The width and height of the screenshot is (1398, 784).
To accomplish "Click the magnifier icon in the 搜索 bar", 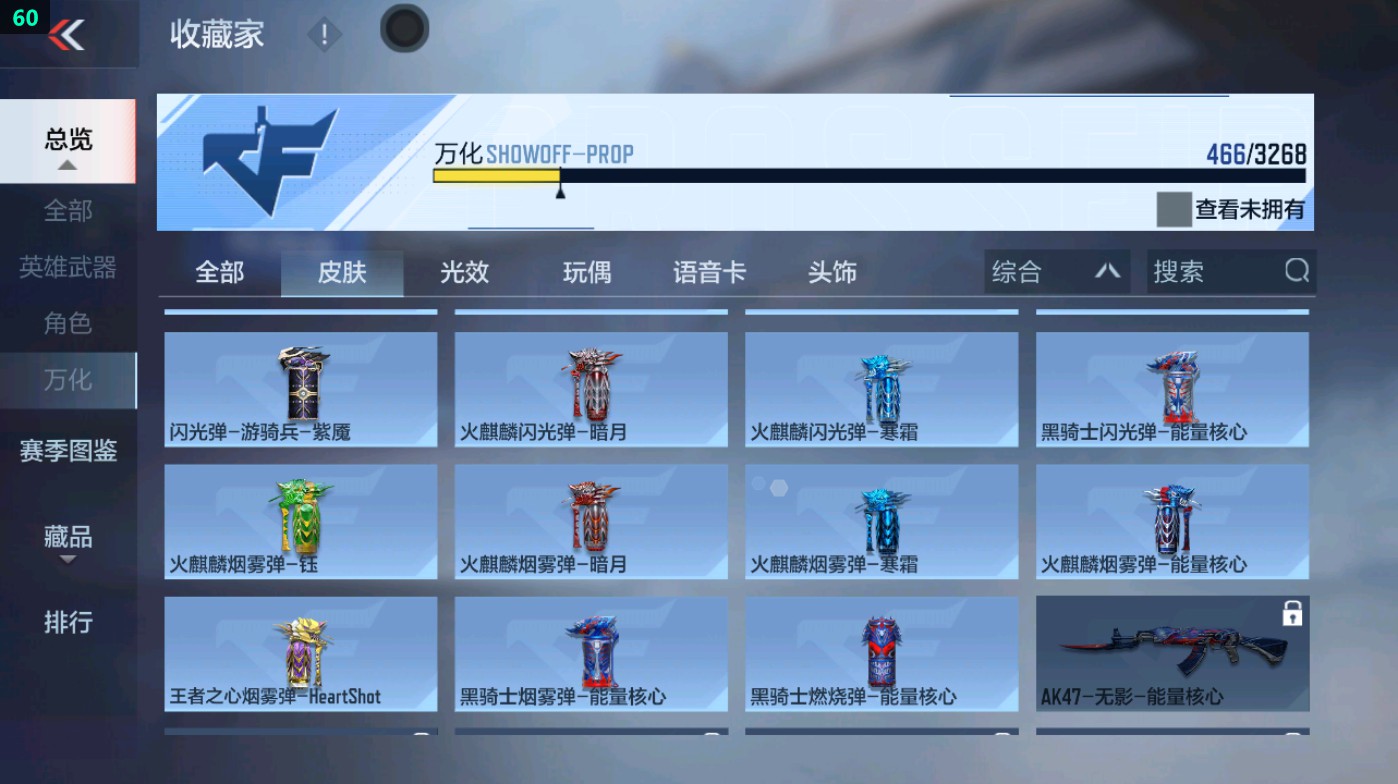I will 1297,271.
